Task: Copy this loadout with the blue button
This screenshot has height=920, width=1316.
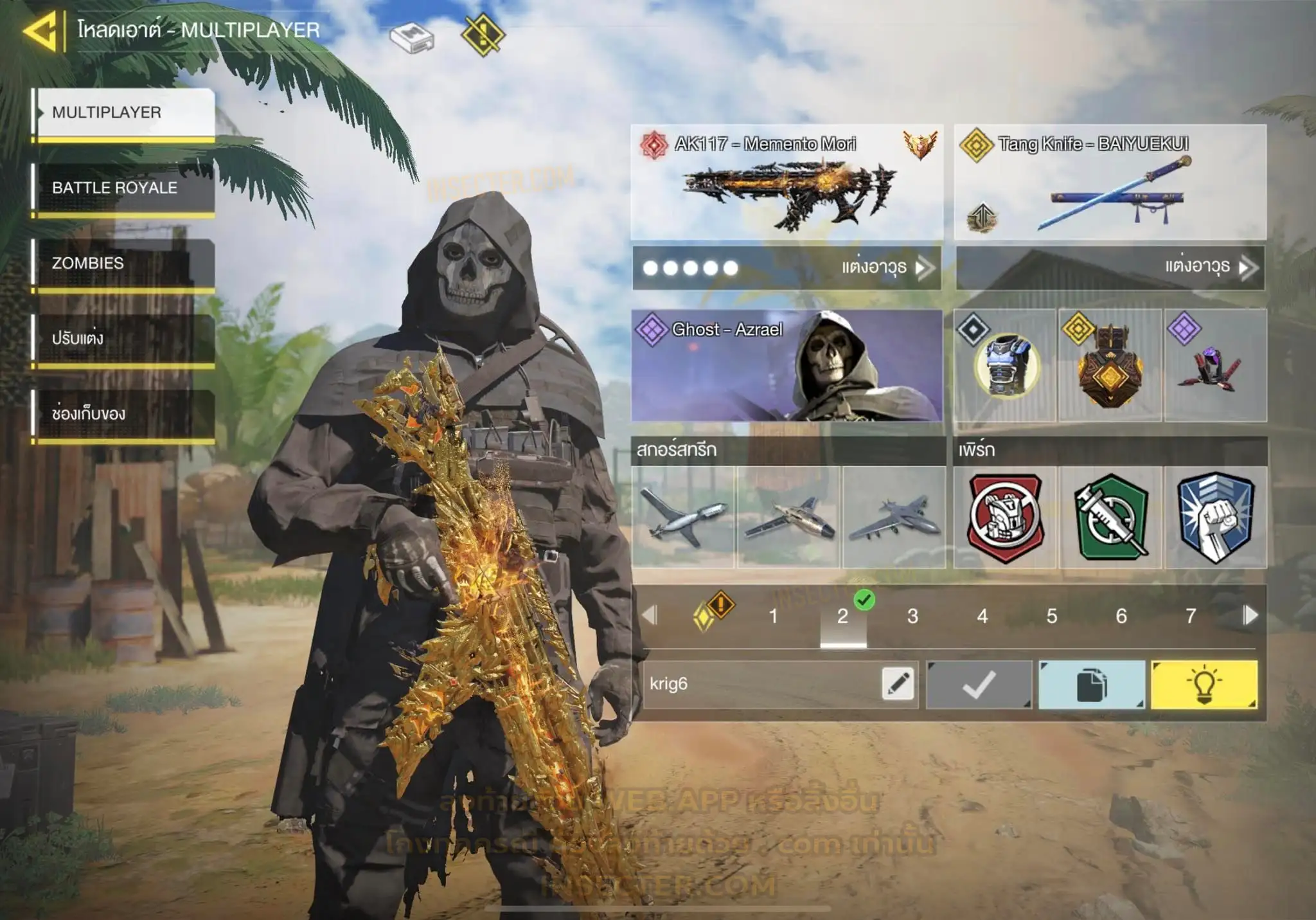Action: pyautogui.click(x=1091, y=685)
